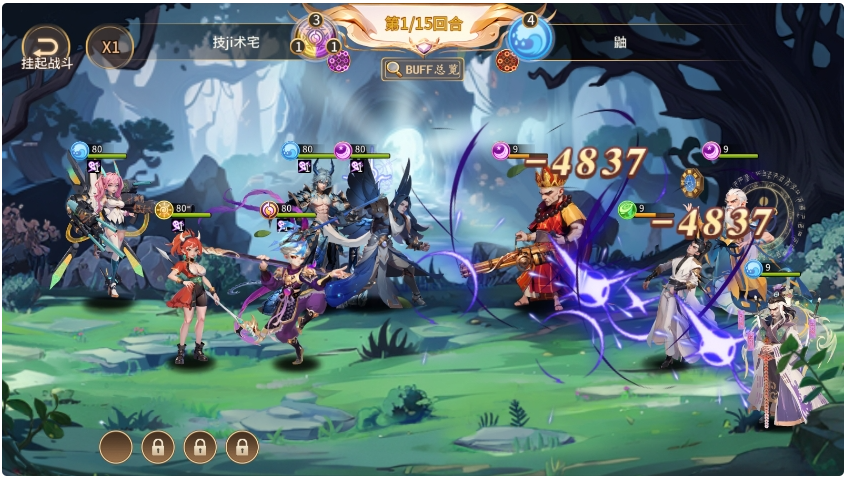Click the empty brown skill slot
844x477 pixels.
[116, 446]
